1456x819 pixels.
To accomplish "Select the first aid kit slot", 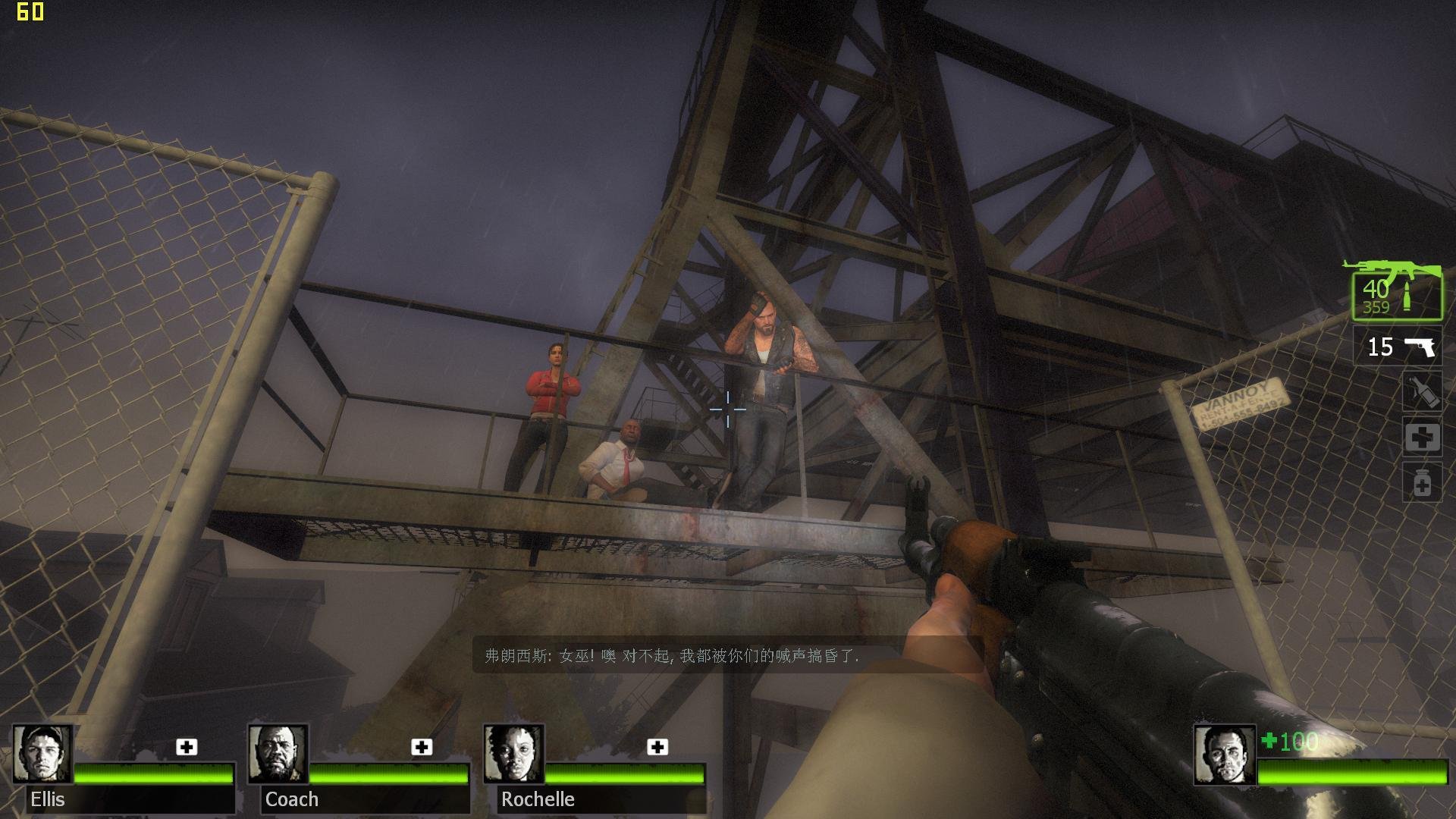I will tap(1422, 438).
